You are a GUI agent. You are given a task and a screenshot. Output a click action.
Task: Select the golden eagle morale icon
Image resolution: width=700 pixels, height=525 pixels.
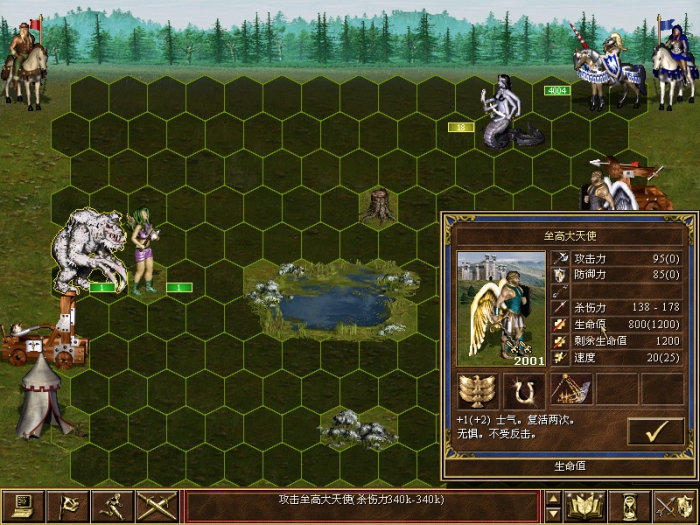click(477, 390)
